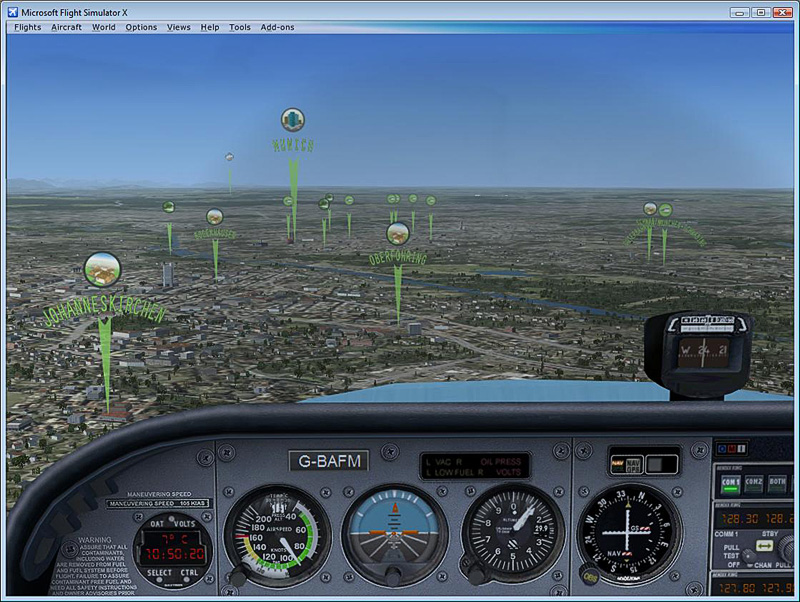
Task: Open the Flights menu
Action: pyautogui.click(x=28, y=27)
